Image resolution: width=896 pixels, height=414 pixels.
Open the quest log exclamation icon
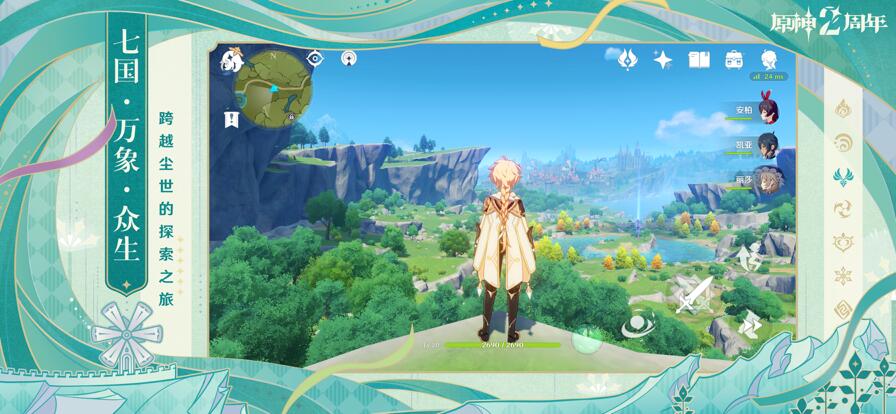point(232,119)
